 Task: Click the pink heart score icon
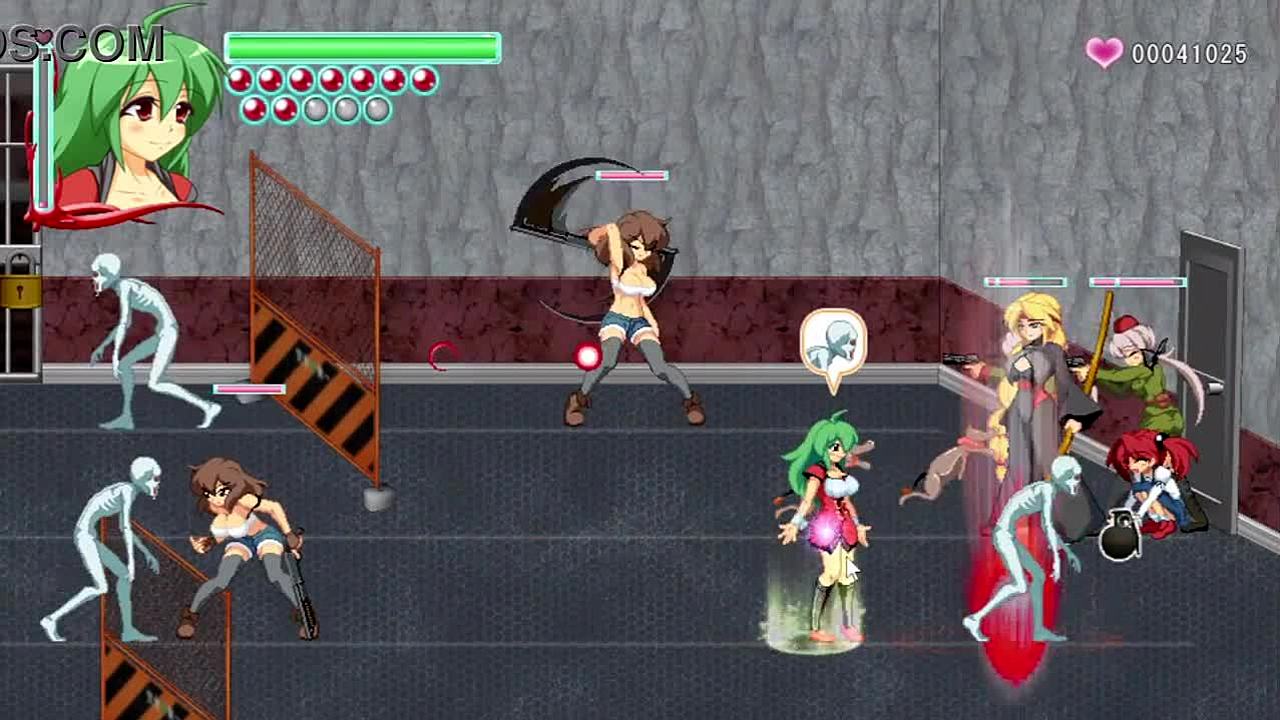click(x=1104, y=53)
